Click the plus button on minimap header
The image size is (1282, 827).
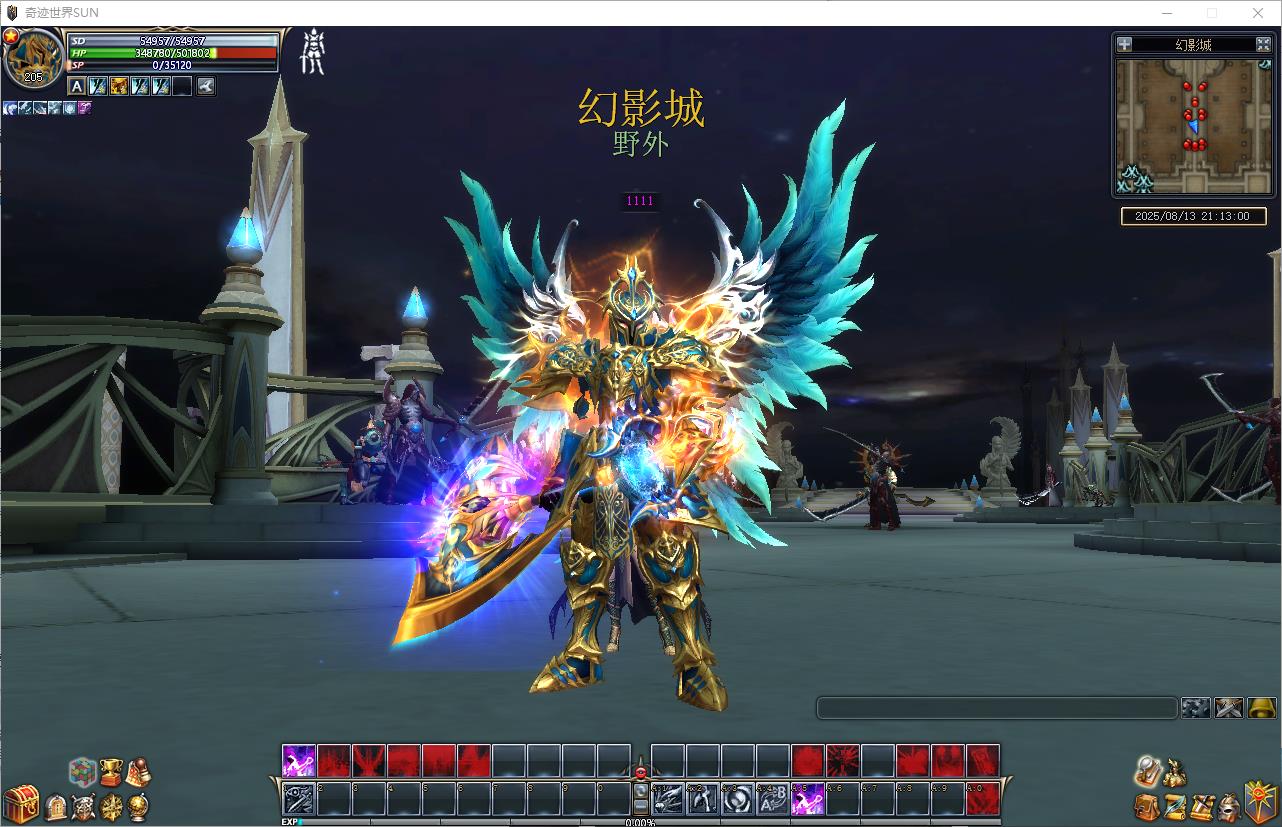[1125, 44]
